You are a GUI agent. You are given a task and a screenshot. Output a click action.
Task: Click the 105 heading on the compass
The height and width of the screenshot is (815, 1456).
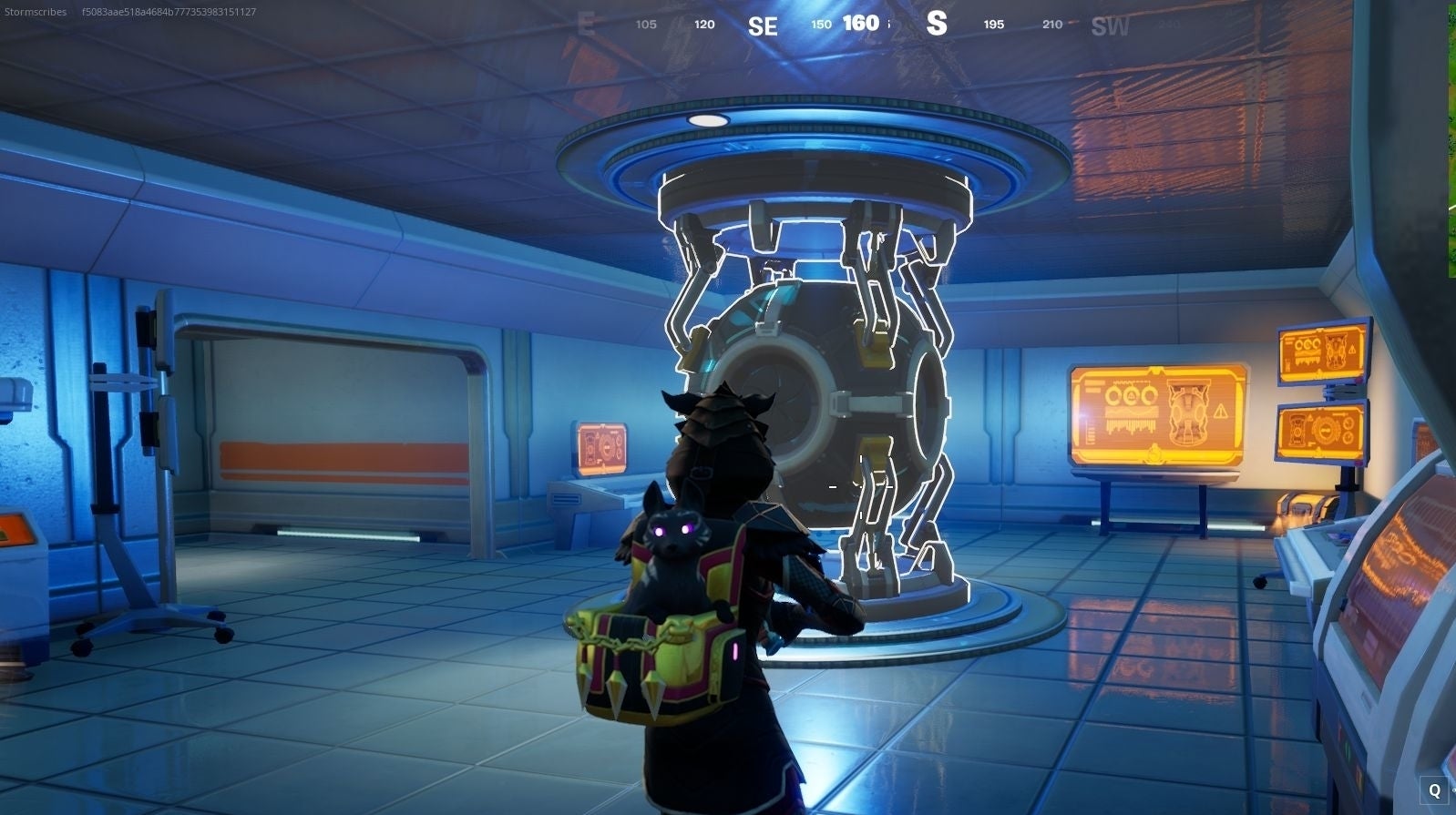tap(647, 25)
